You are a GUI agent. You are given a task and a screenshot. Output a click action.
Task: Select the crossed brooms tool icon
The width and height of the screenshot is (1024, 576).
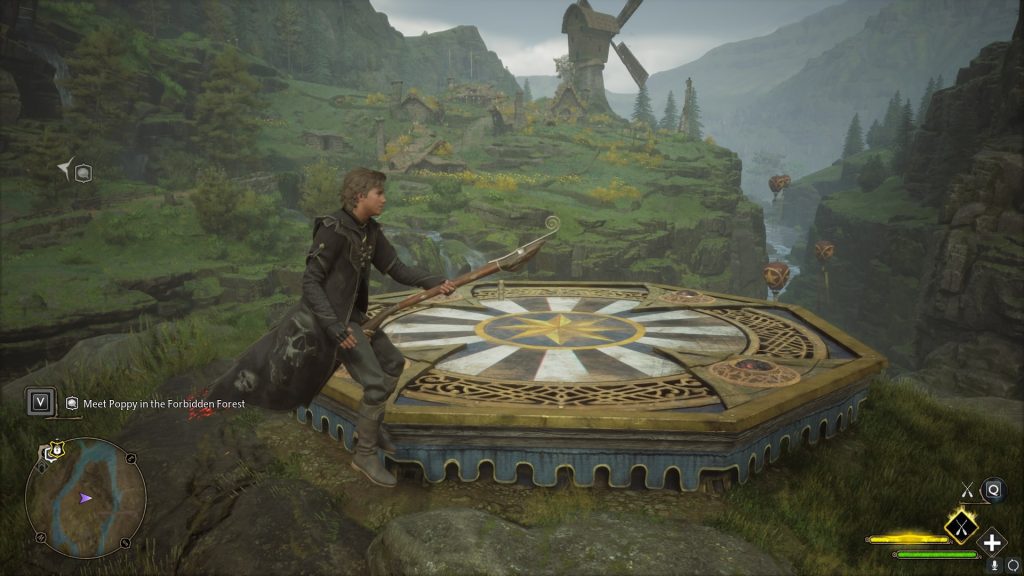pyautogui.click(x=967, y=489)
